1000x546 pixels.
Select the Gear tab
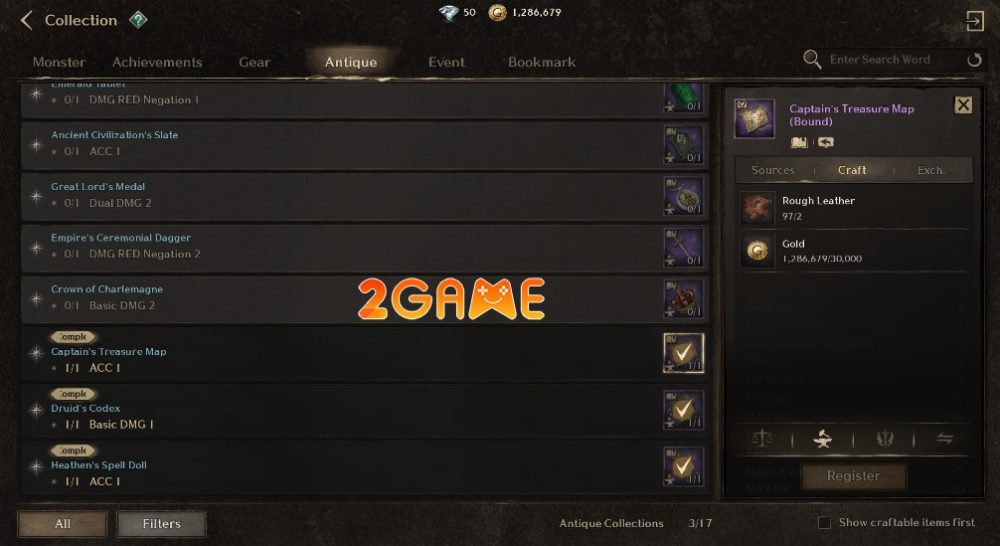(254, 62)
